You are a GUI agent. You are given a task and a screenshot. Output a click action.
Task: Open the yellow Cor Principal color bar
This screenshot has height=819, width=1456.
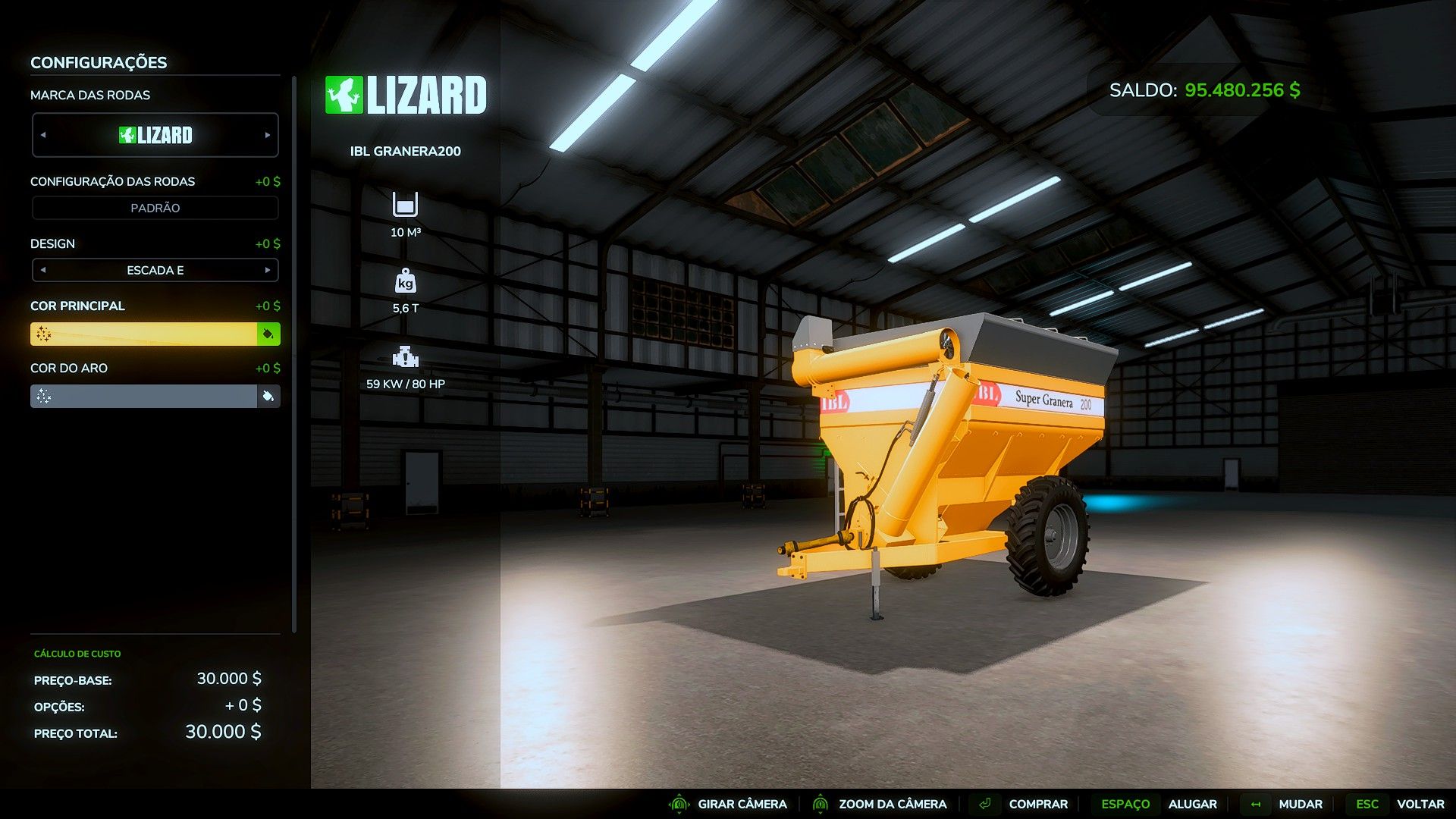pos(144,334)
